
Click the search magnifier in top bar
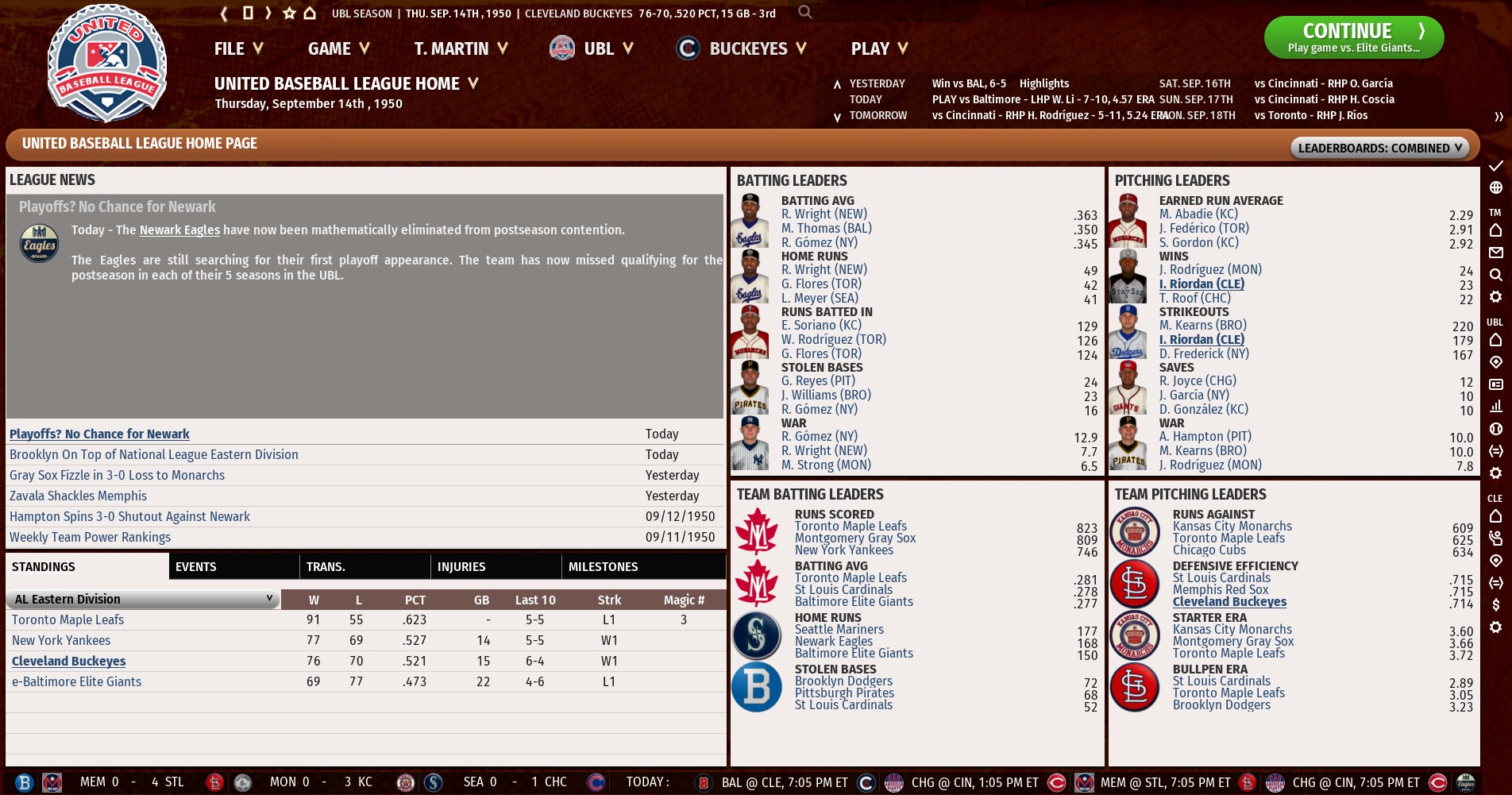805,12
